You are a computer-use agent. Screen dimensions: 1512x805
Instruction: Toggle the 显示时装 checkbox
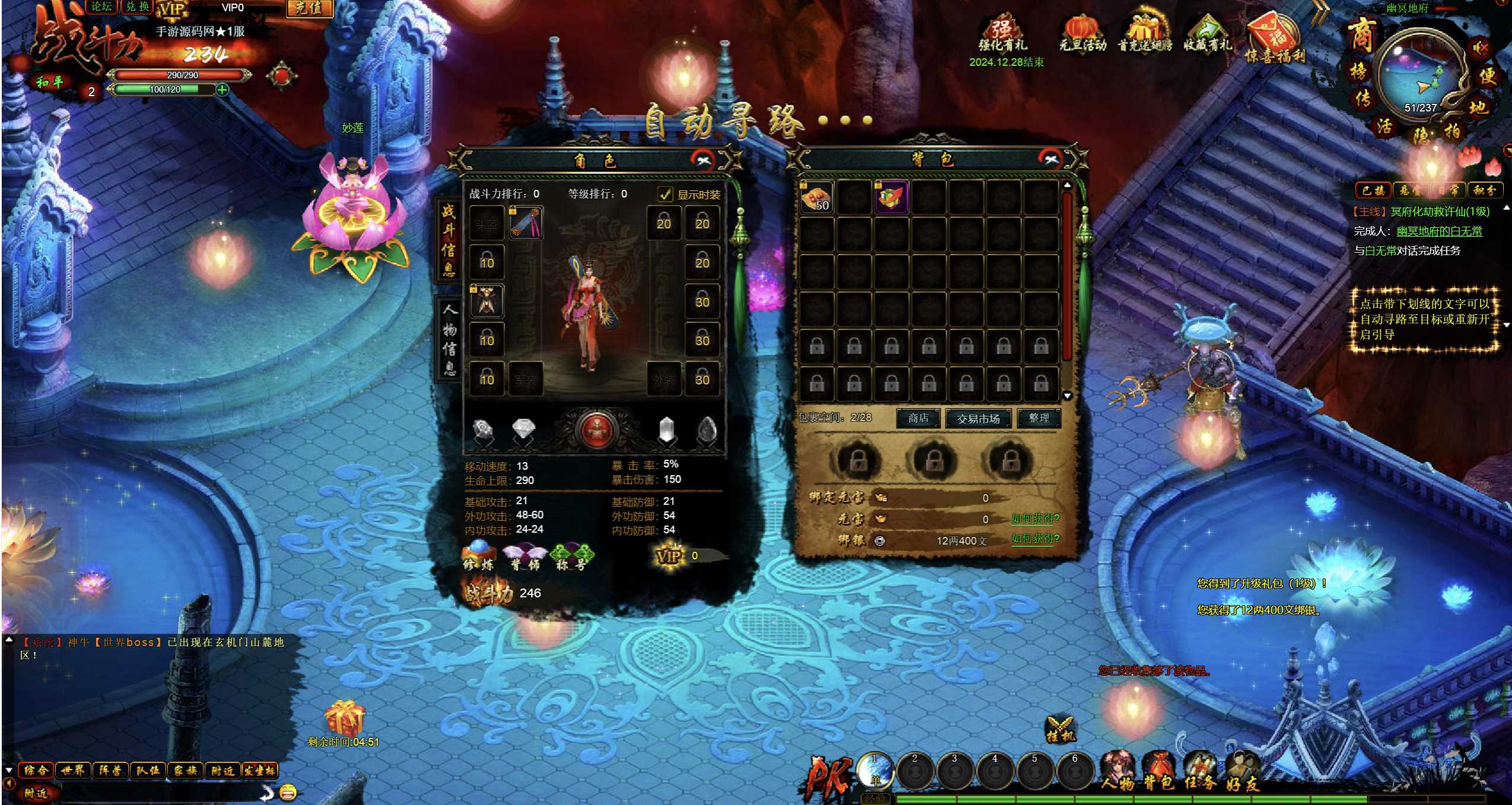click(x=666, y=194)
